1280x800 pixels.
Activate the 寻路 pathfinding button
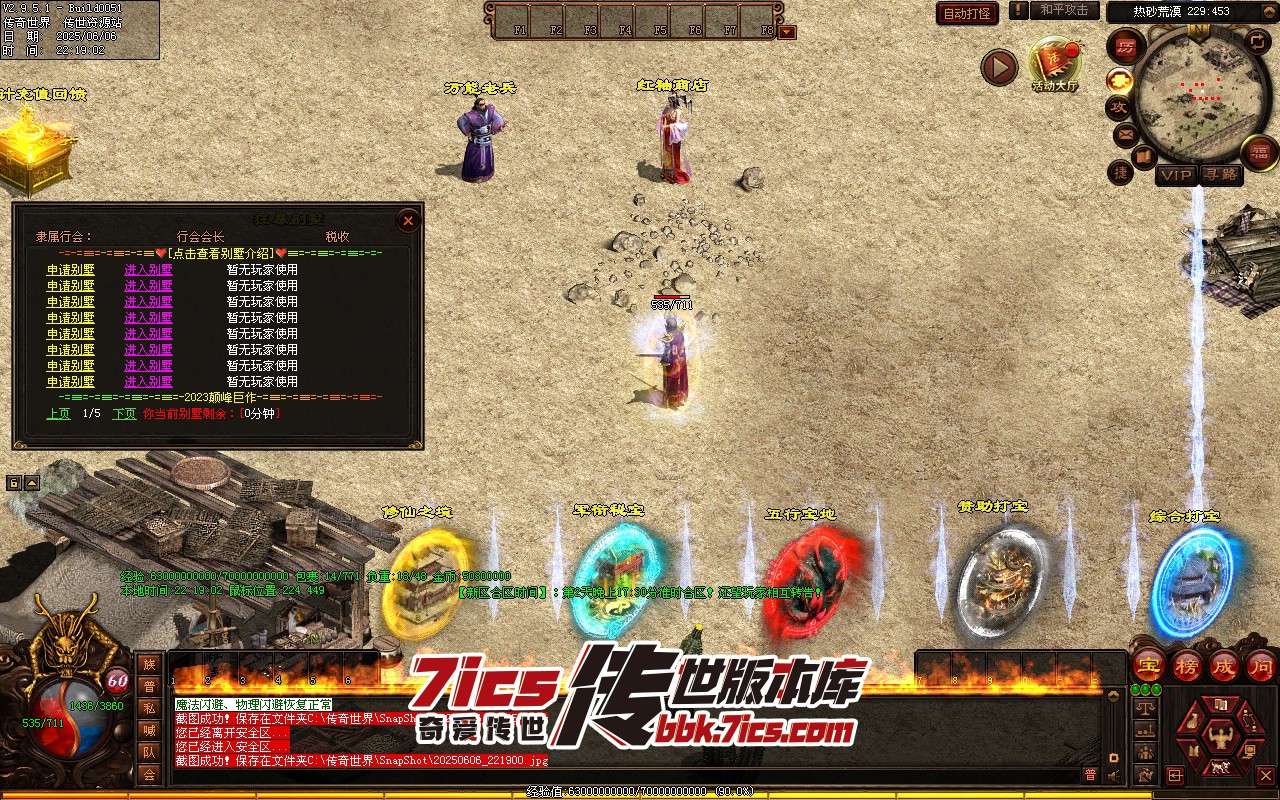point(1220,175)
